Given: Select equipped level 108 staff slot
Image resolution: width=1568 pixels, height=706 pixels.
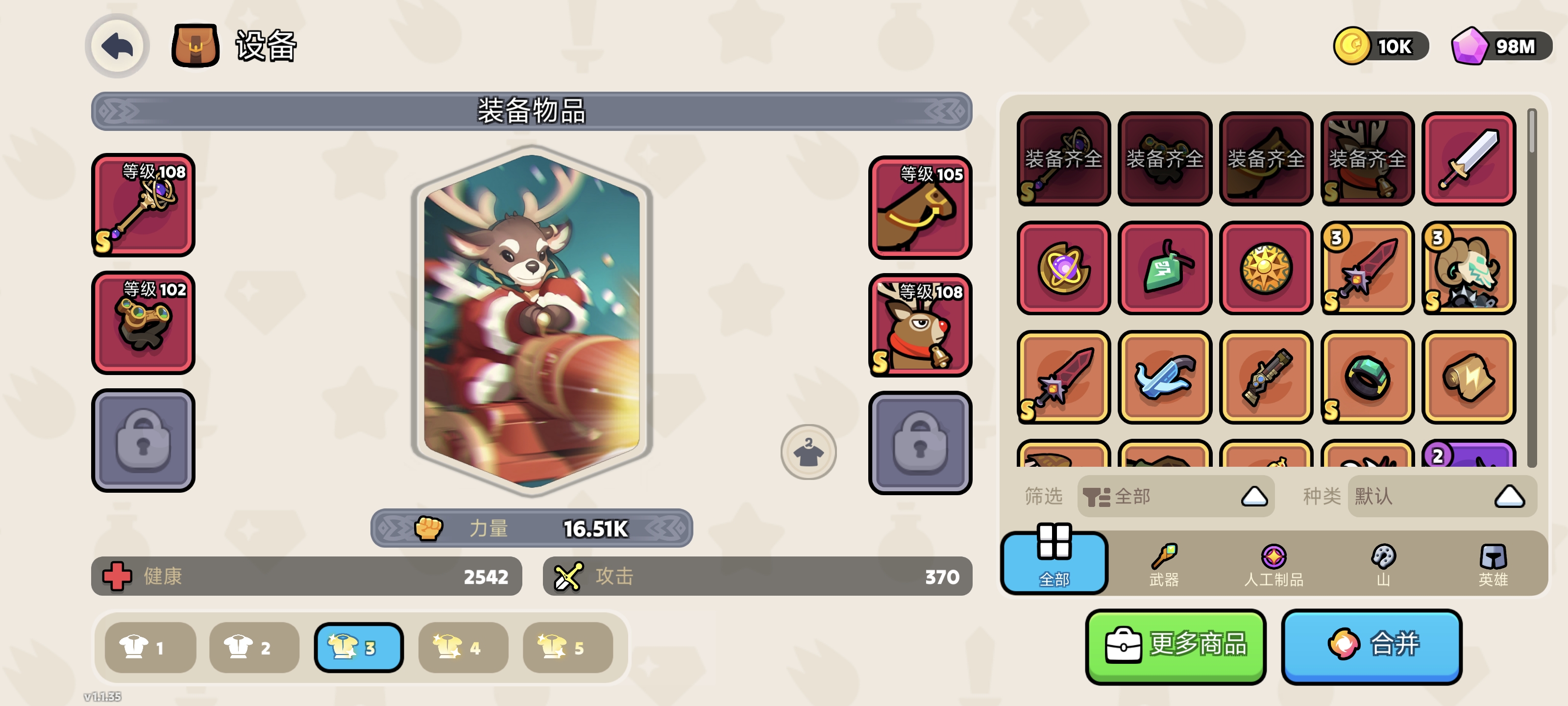Looking at the screenshot, I should pyautogui.click(x=143, y=205).
